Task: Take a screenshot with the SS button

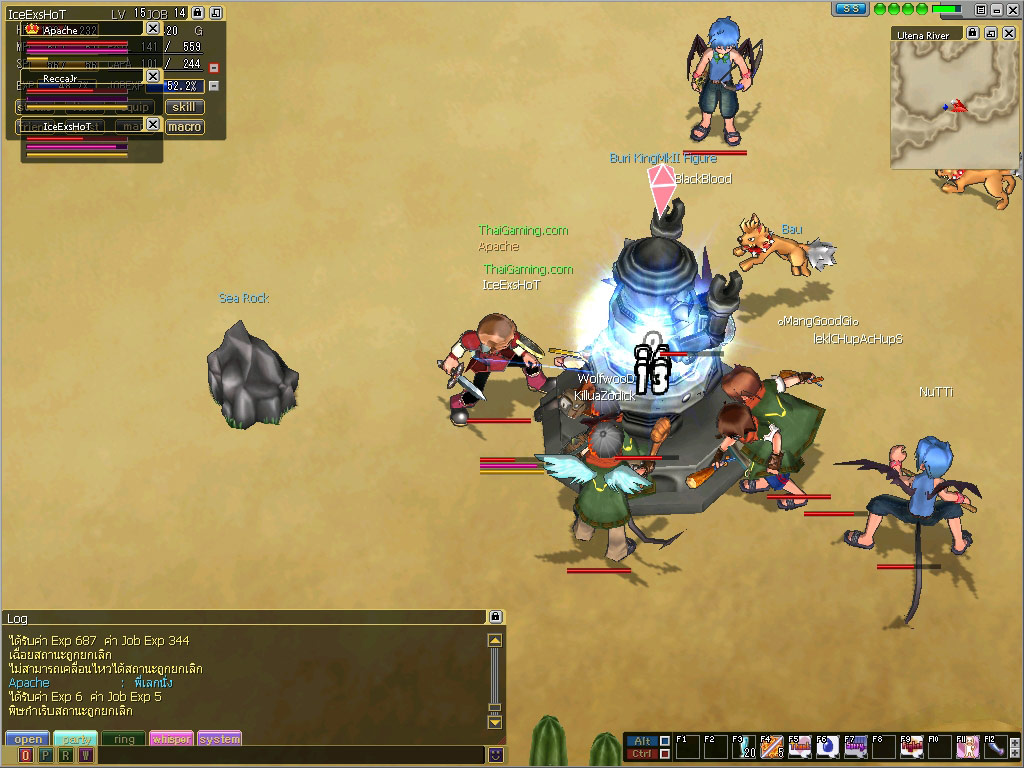Action: coord(851,9)
